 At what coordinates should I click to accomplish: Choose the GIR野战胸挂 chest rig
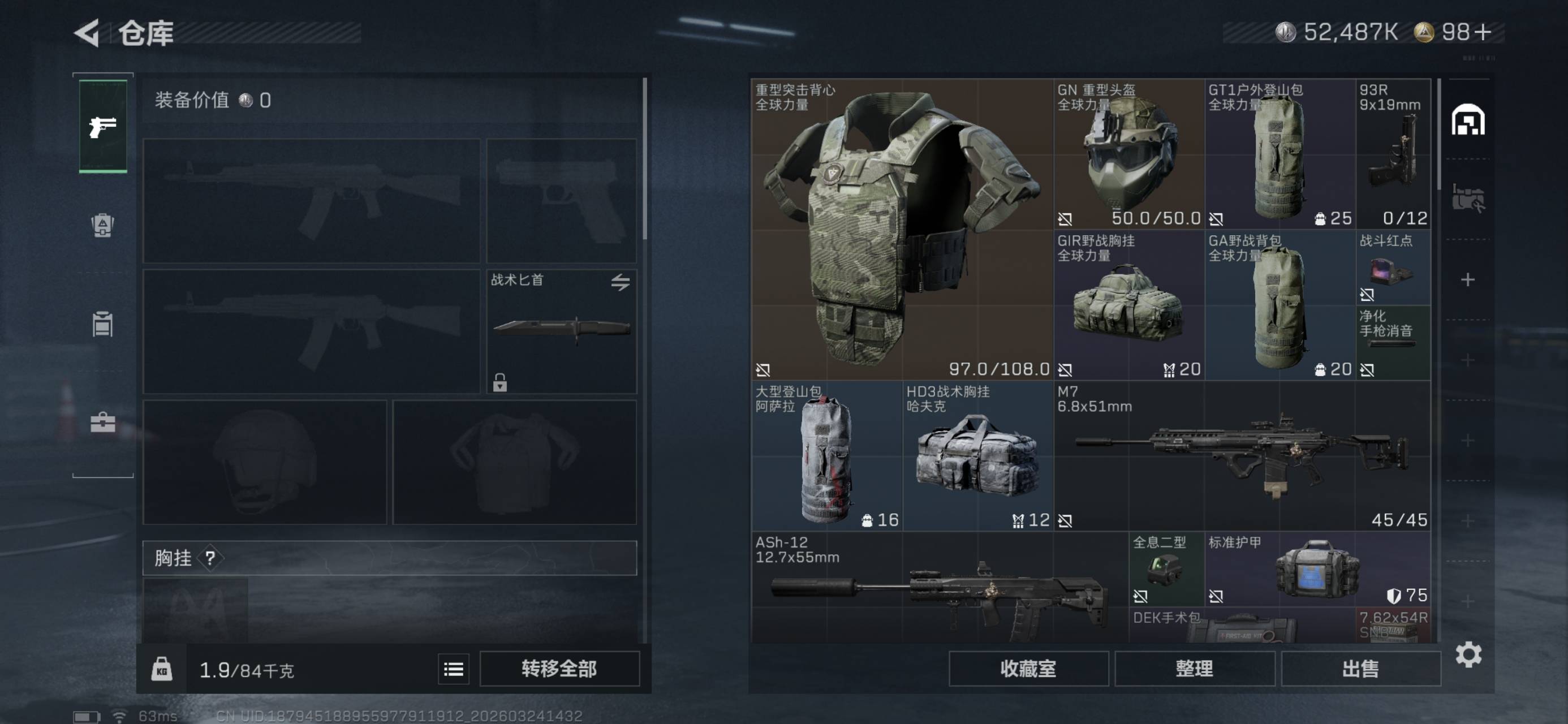point(1128,305)
